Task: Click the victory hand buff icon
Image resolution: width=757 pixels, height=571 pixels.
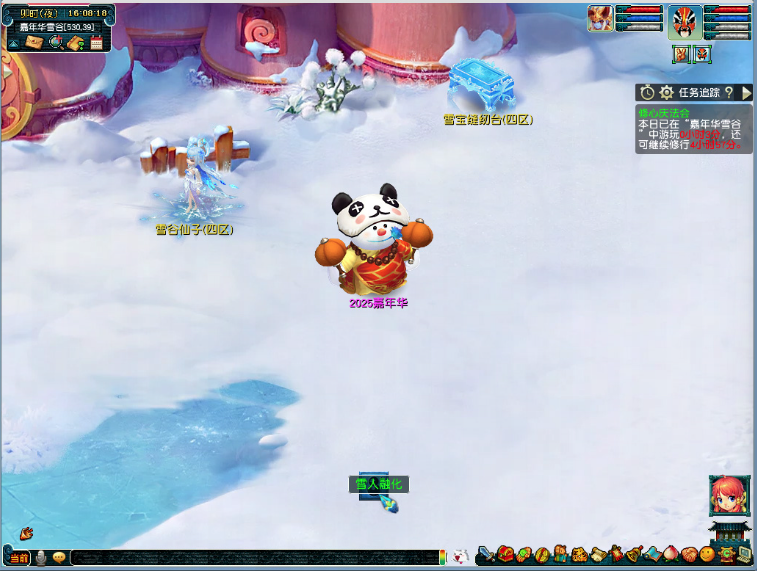Action: (682, 54)
